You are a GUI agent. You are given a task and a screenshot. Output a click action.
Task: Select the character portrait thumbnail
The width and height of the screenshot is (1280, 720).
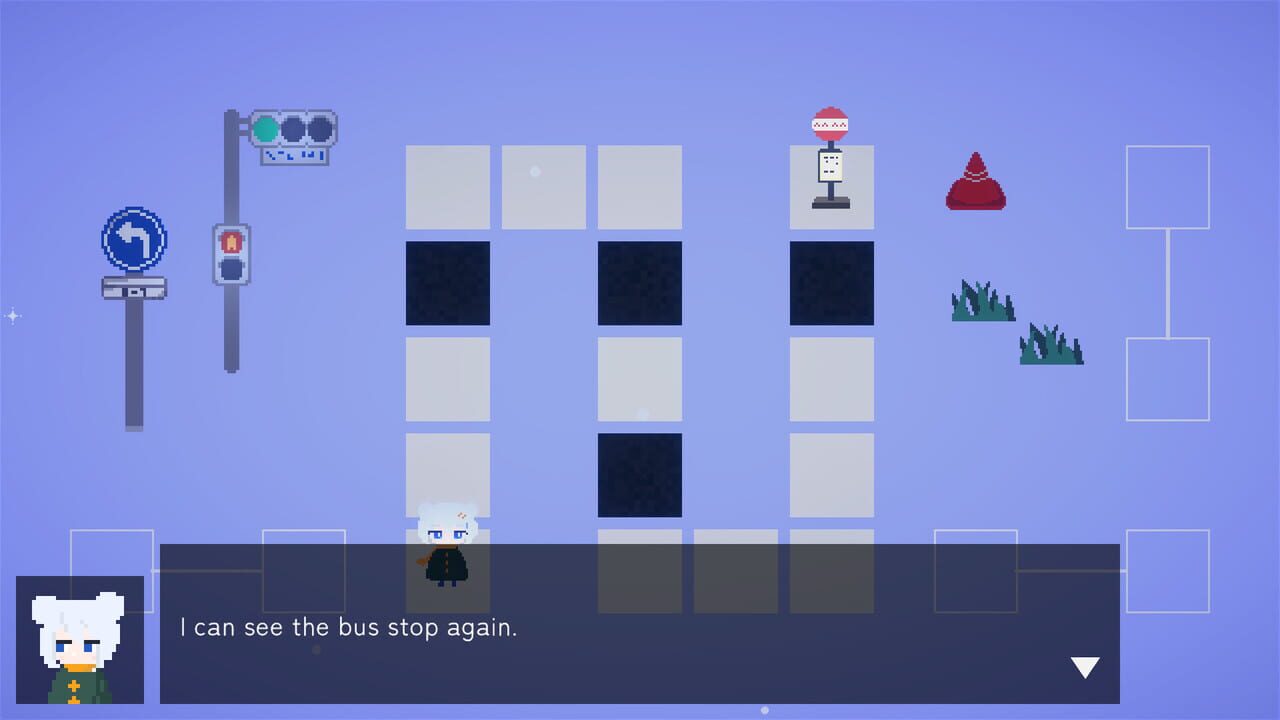click(78, 645)
